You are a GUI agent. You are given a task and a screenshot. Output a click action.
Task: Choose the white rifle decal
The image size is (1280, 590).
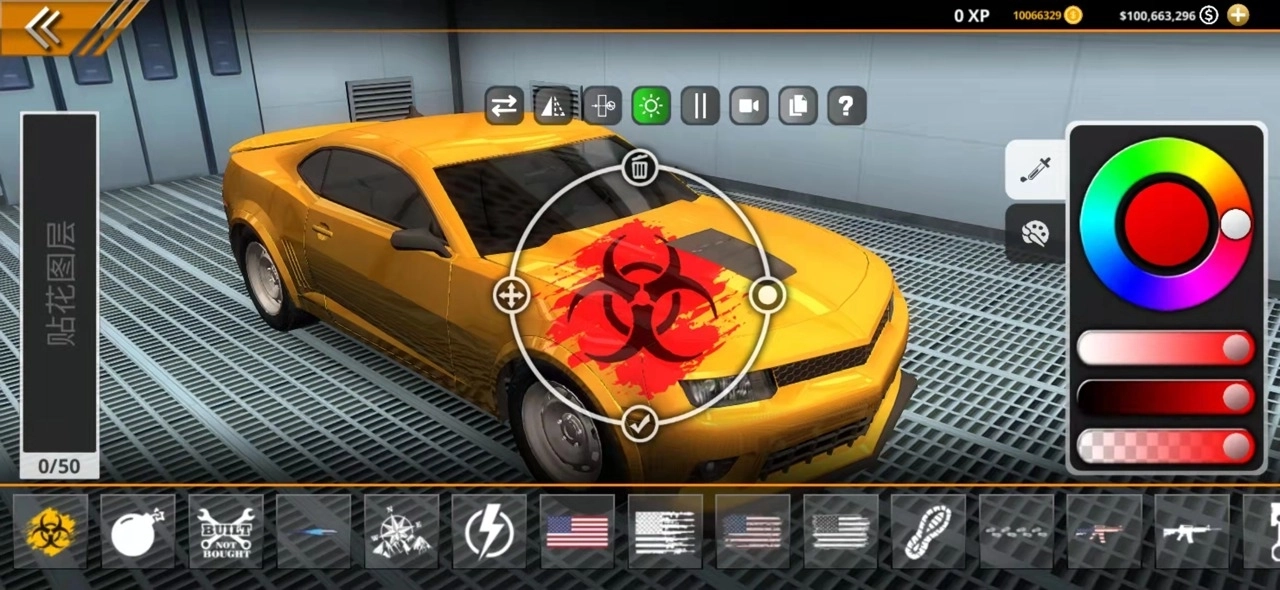1191,532
